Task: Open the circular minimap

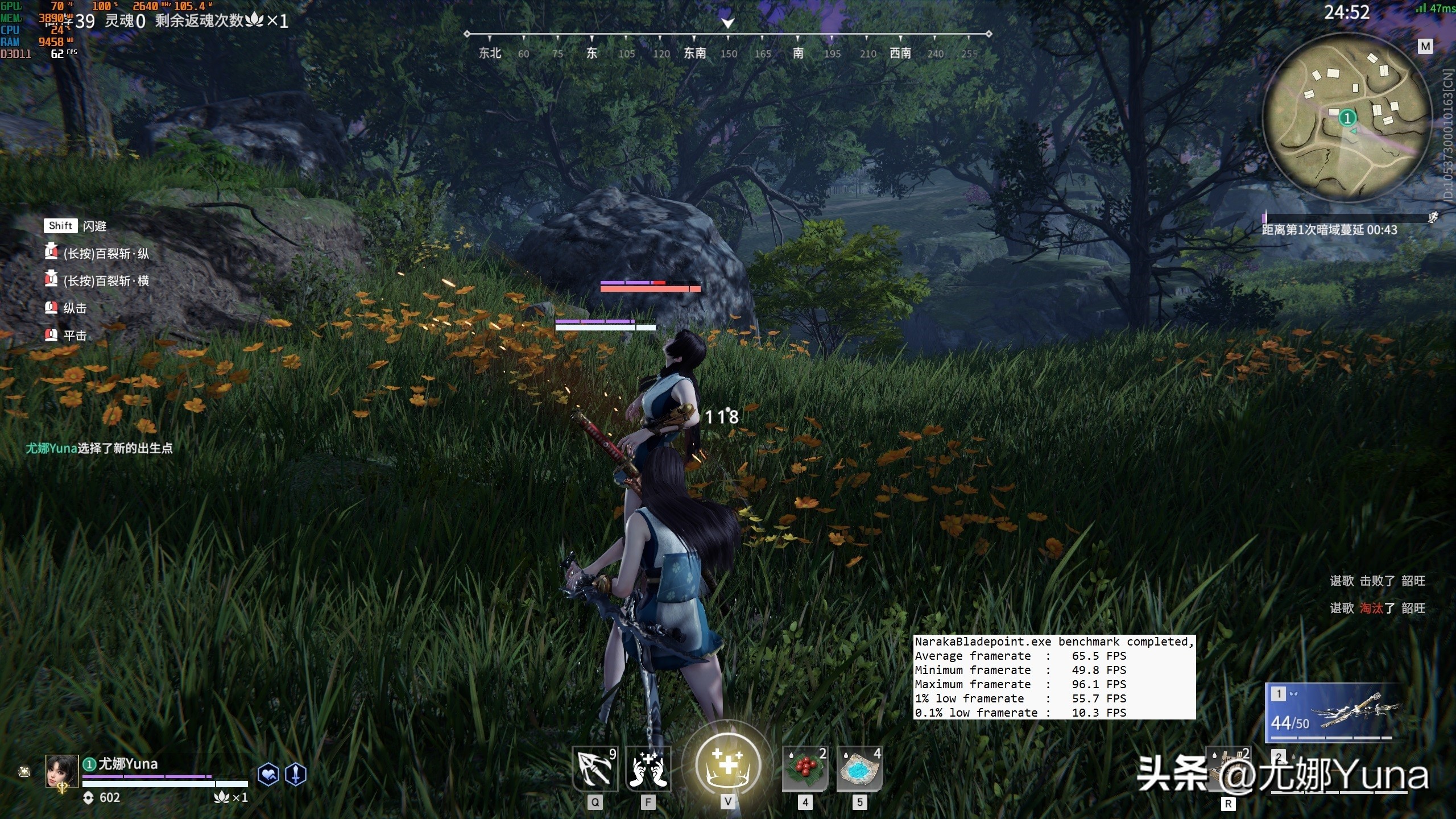Action: 1346,118
